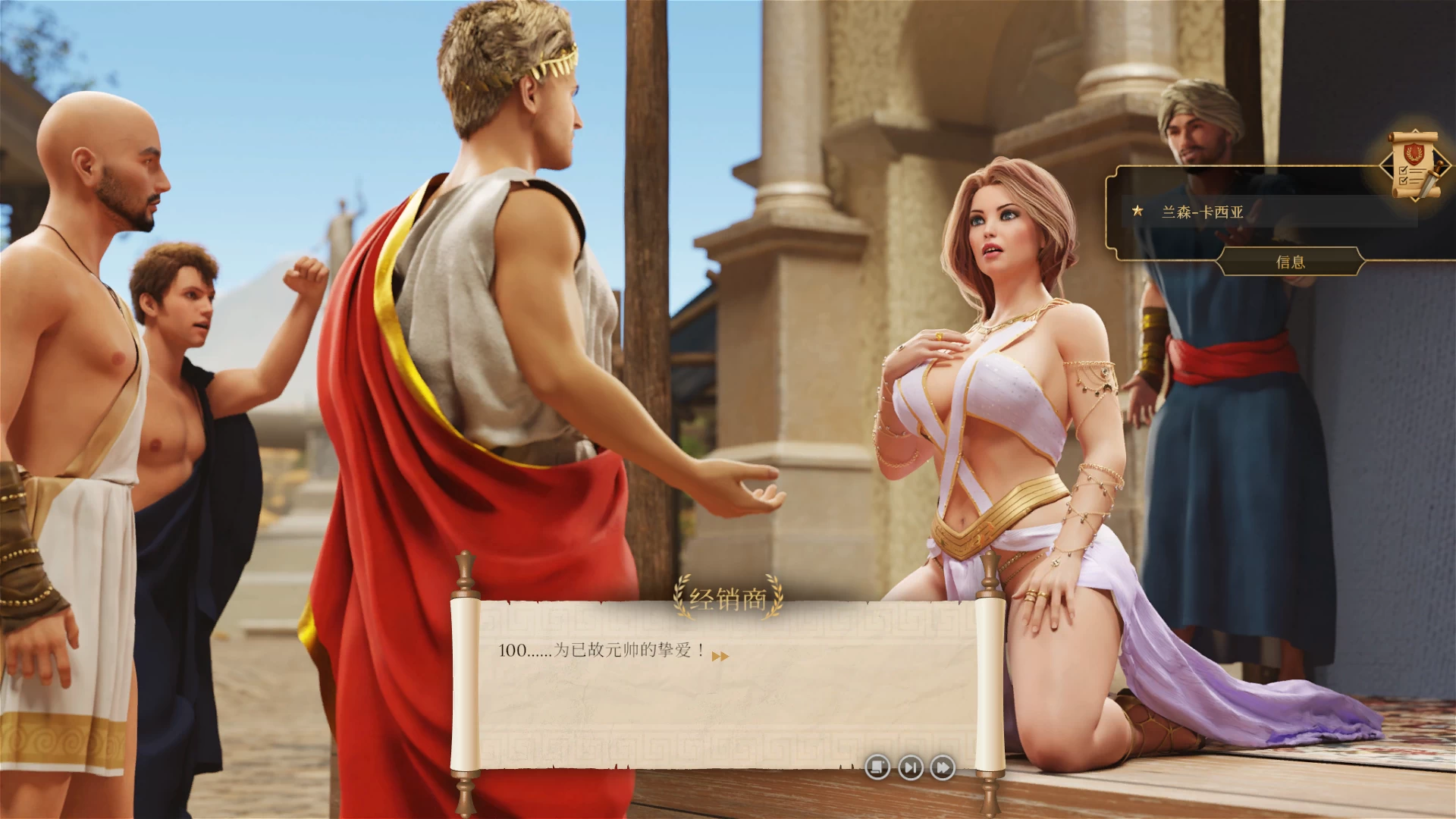Click the 经销商 speaker nameplate

coord(726,598)
